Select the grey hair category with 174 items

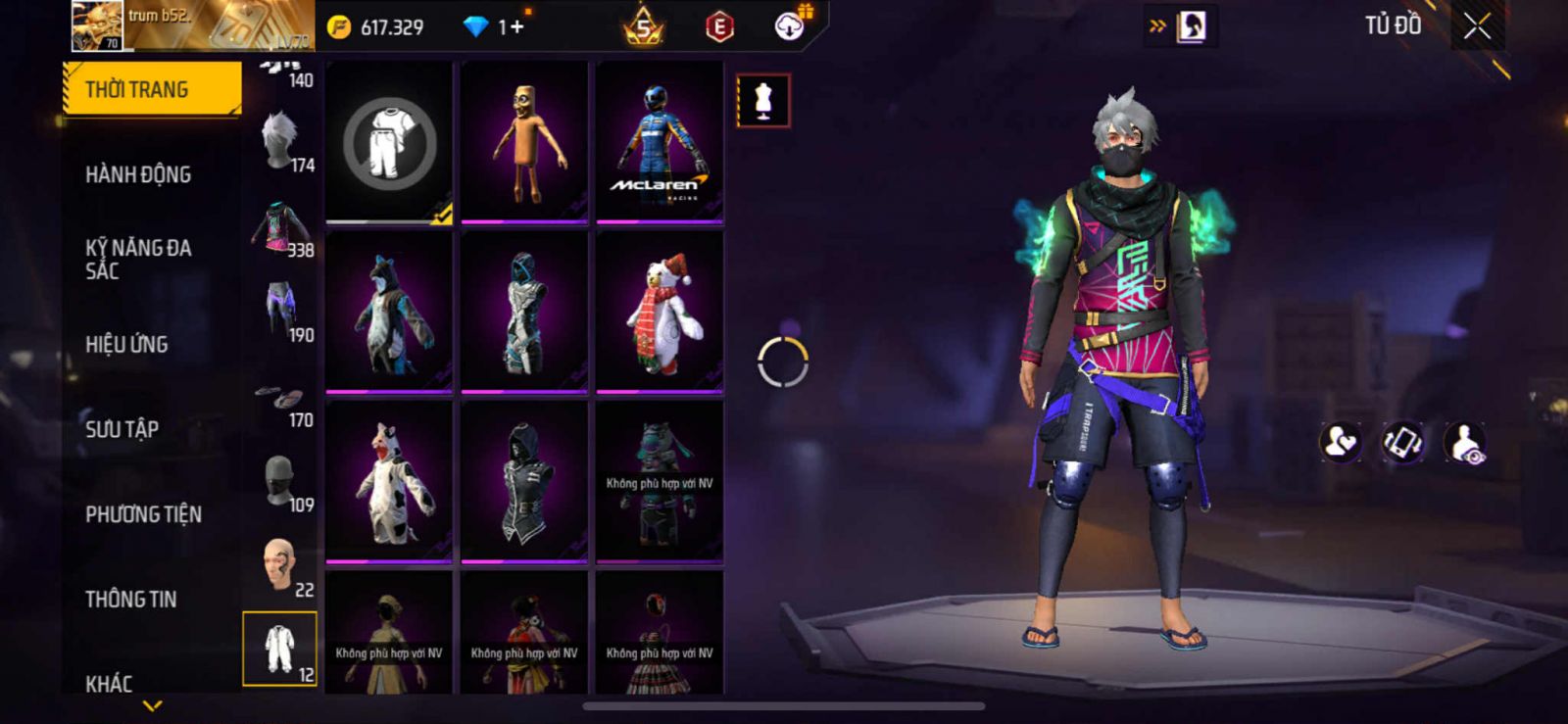coord(280,140)
